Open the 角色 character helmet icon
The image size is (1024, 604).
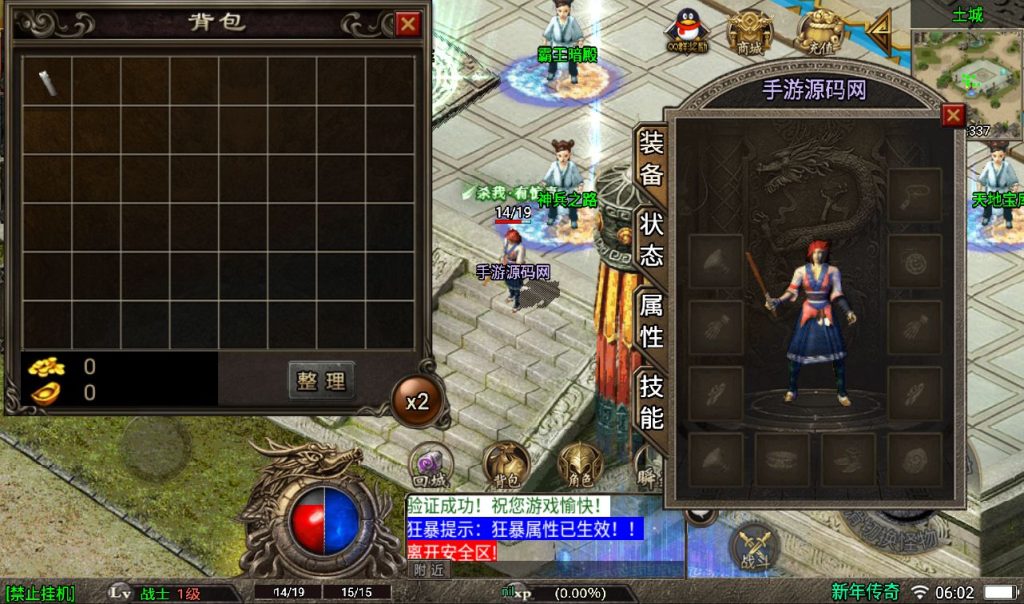579,464
